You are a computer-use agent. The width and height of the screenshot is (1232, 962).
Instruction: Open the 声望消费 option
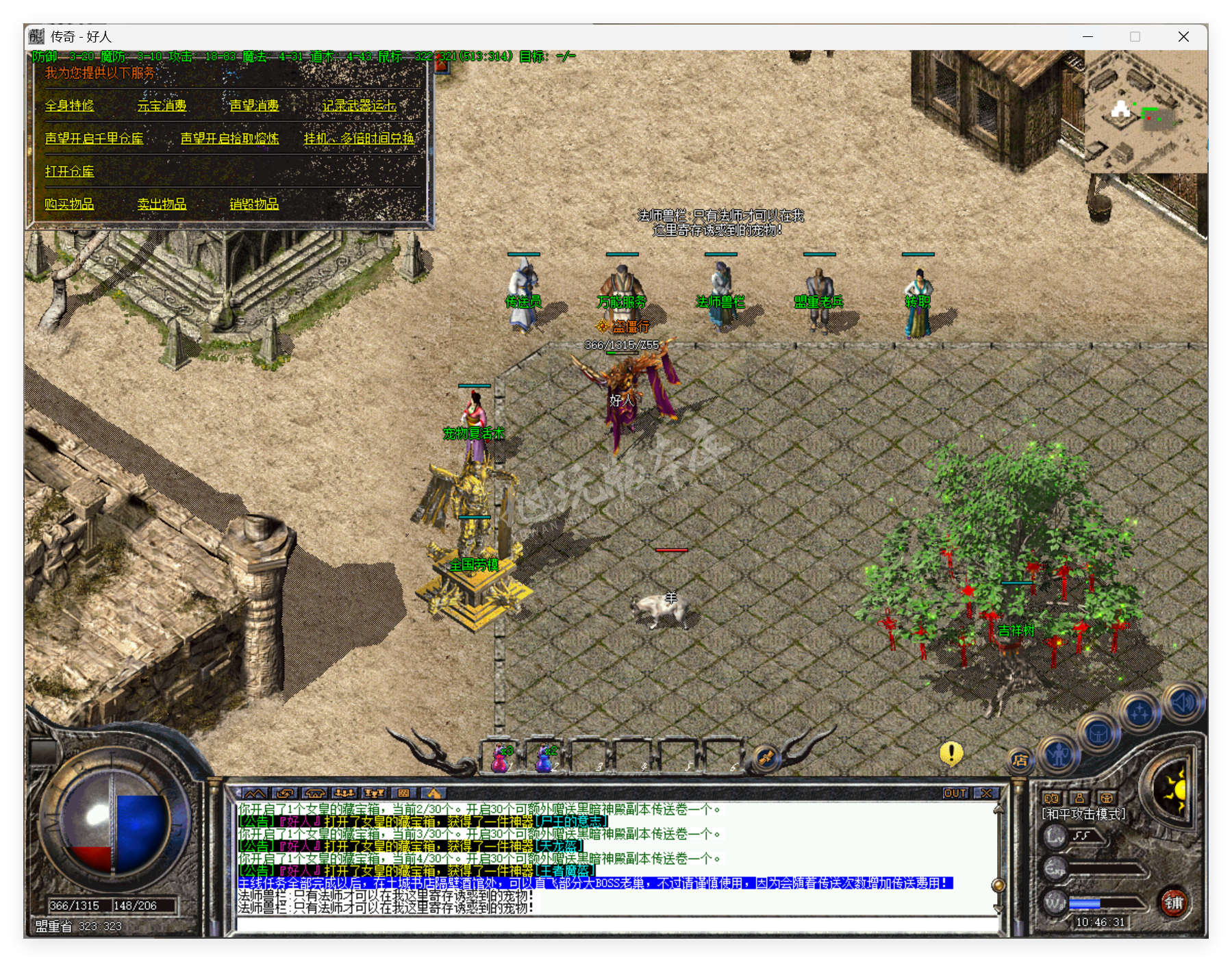click(x=254, y=105)
